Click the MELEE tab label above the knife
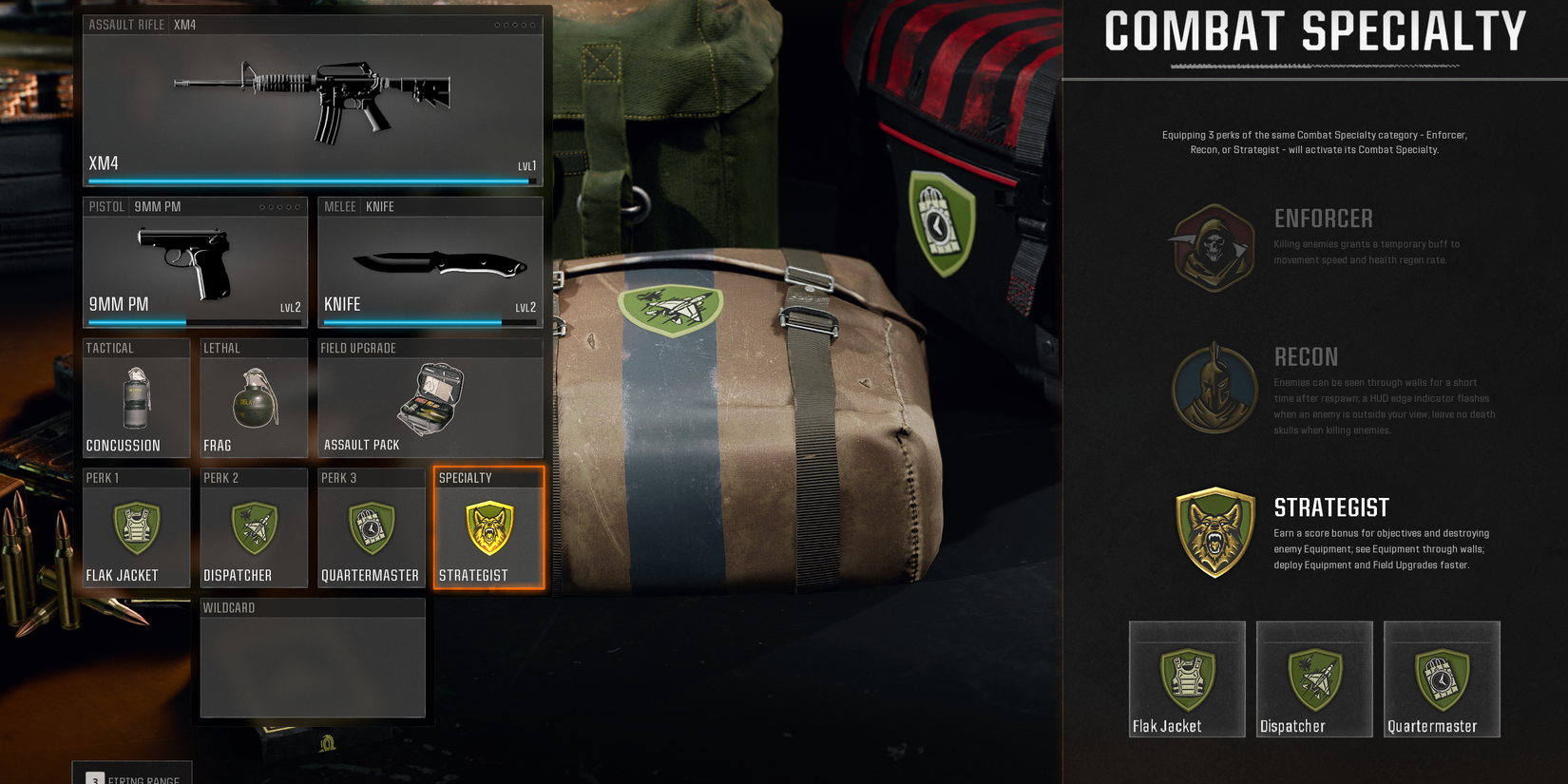1568x784 pixels. click(x=339, y=206)
